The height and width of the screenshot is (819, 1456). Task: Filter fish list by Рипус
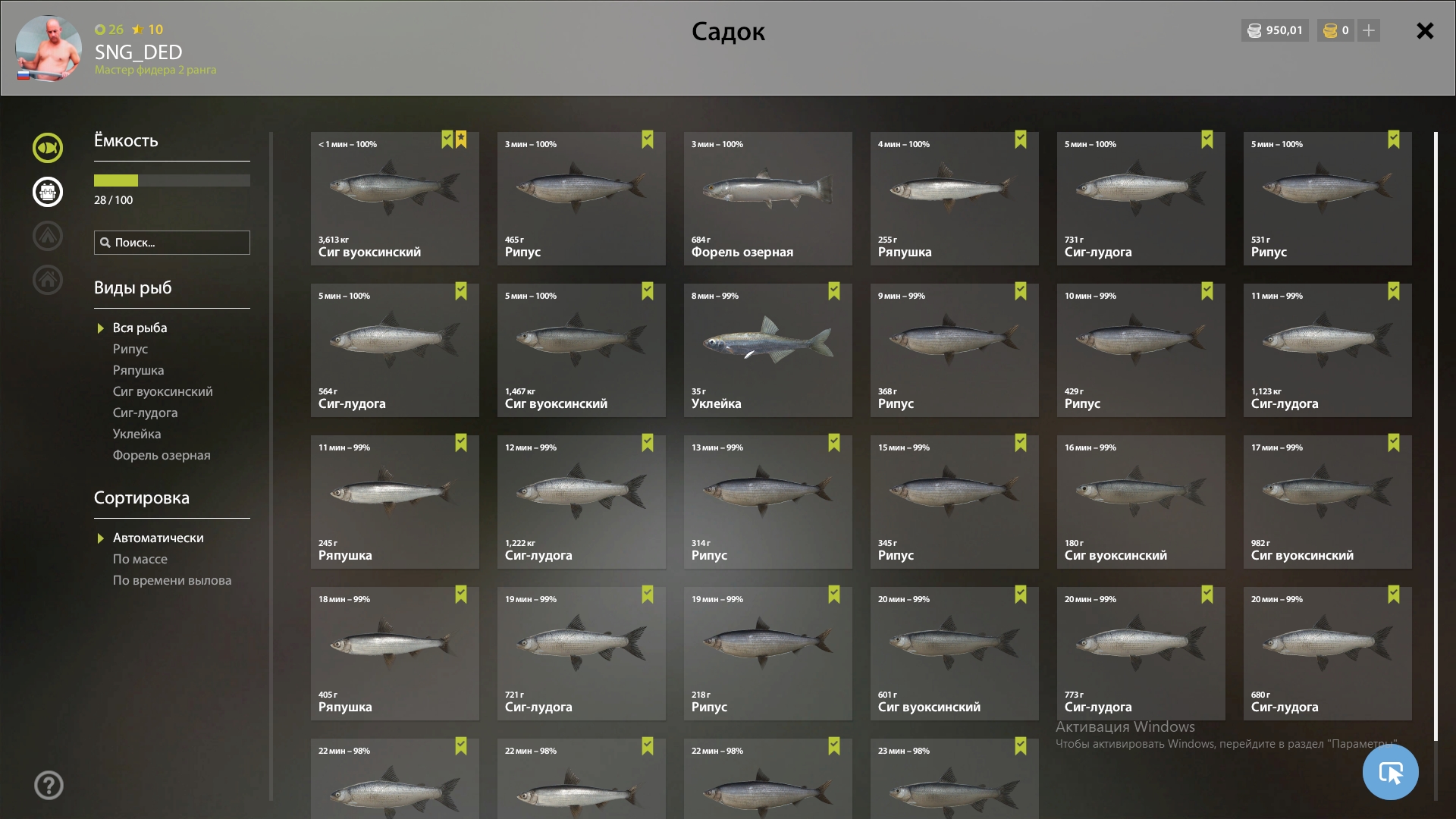[x=130, y=349]
